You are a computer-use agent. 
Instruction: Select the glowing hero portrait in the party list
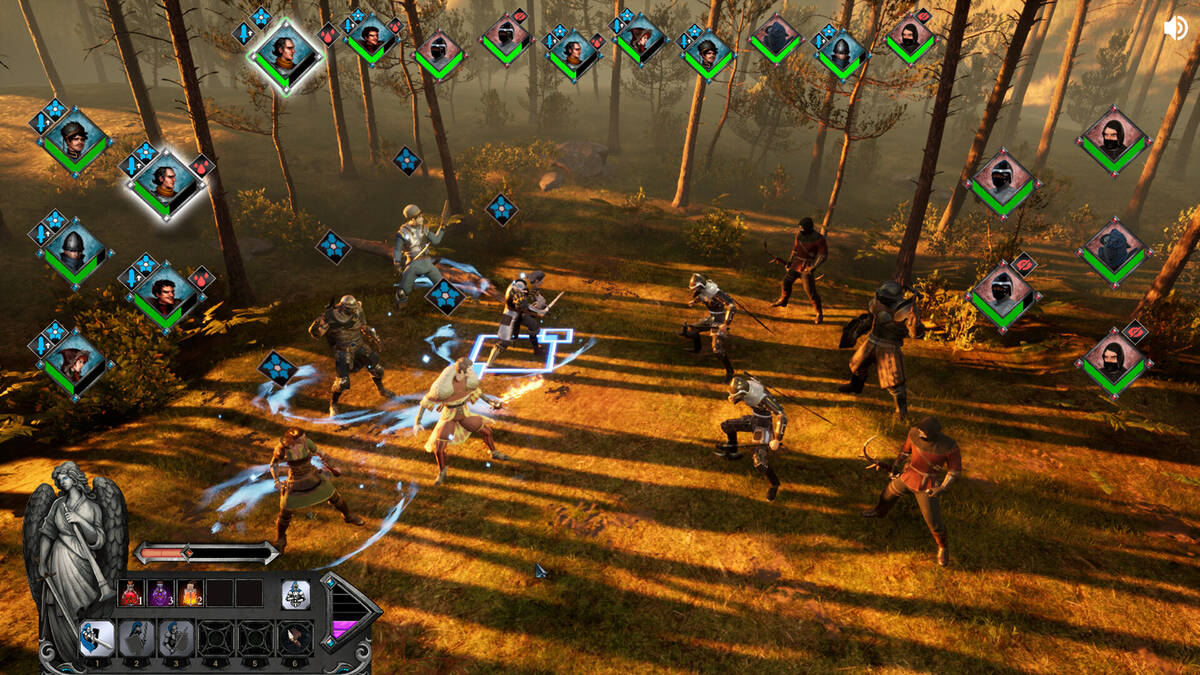pyautogui.click(x=165, y=185)
